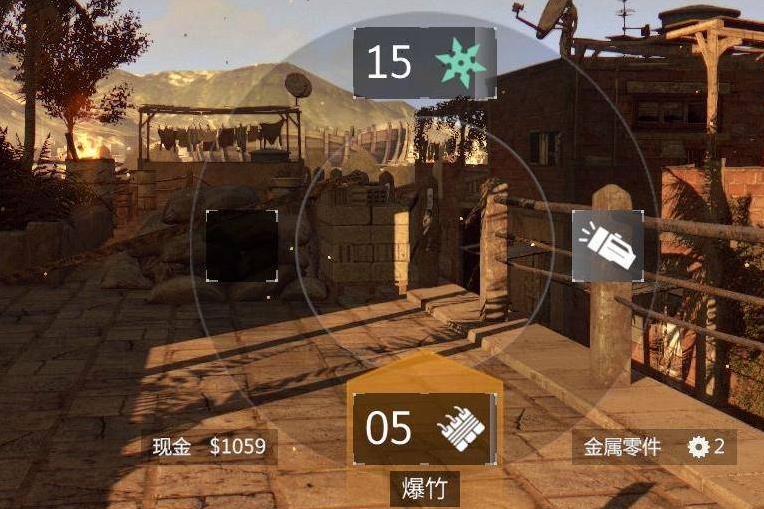The height and width of the screenshot is (509, 764).
Task: Select the throwing star slot
Action: tap(425, 63)
